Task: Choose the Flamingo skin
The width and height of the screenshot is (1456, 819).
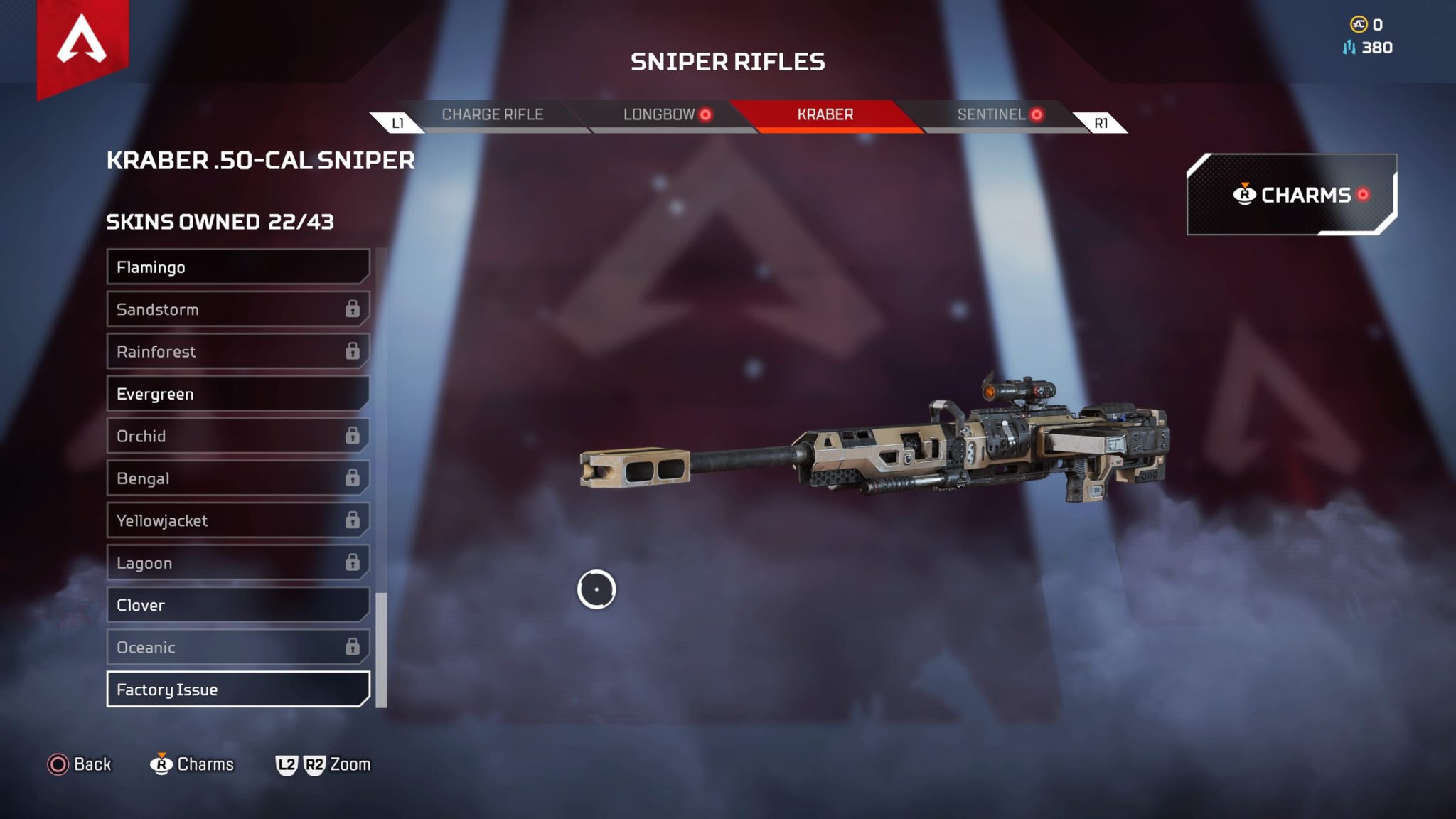Action: [x=237, y=267]
